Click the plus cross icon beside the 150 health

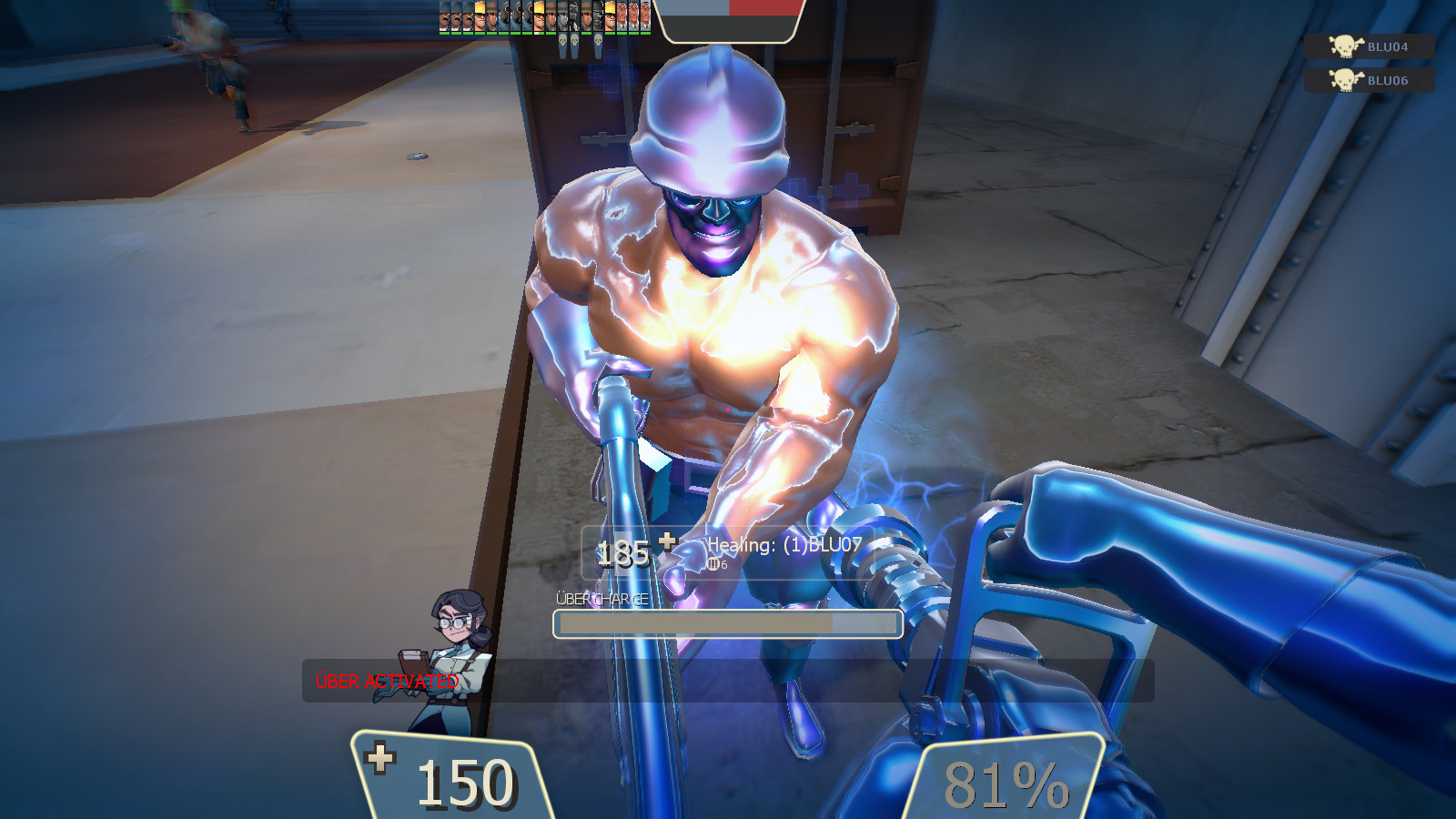click(x=382, y=757)
